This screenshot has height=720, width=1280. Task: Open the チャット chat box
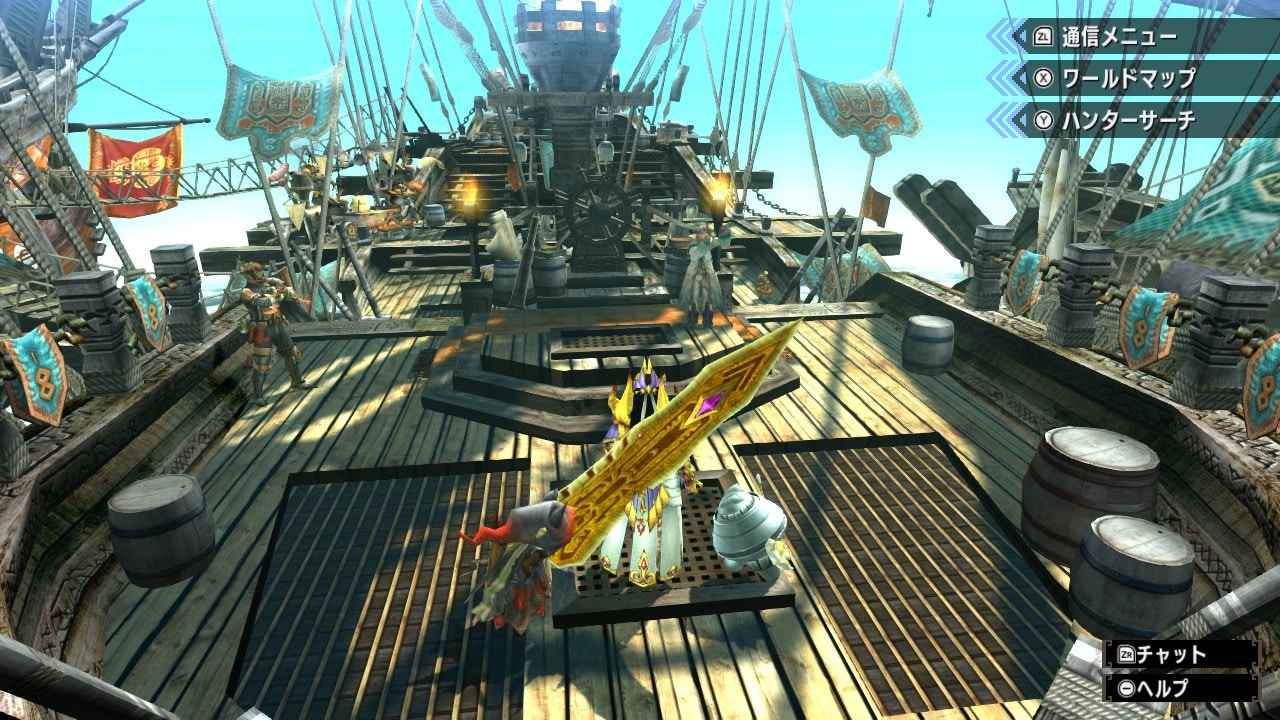(1180, 655)
